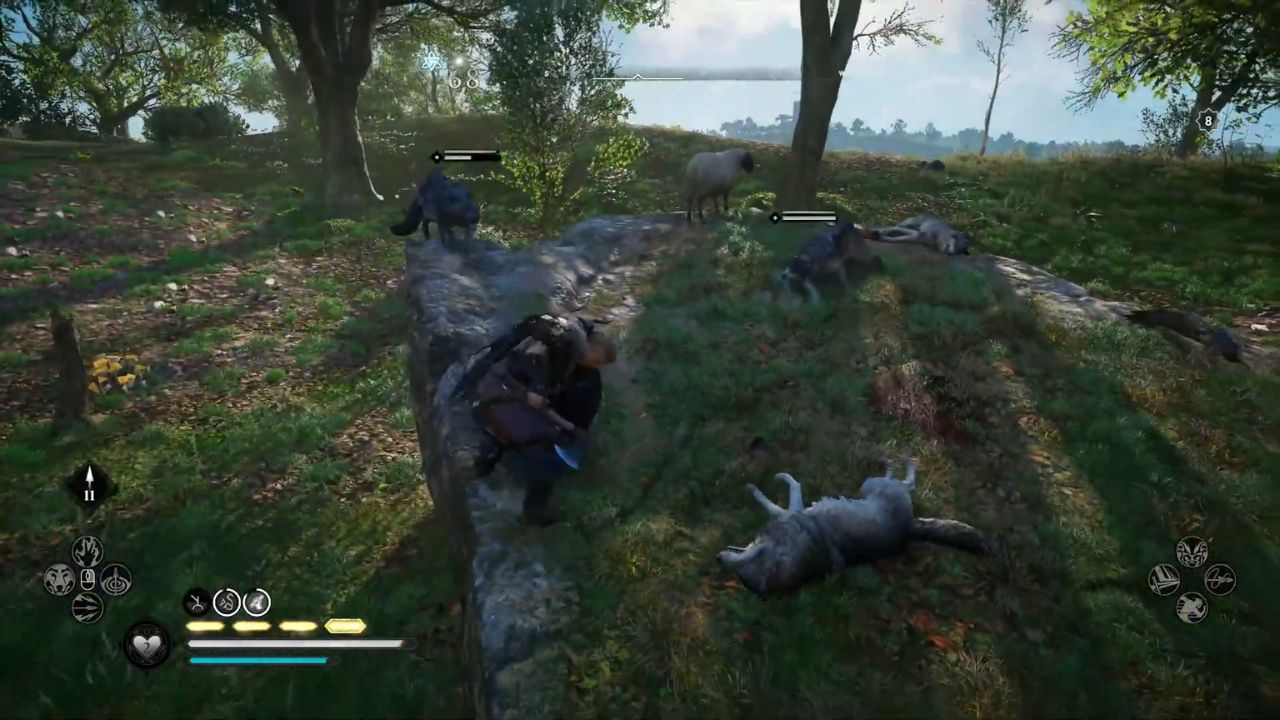Click the mouse-button prompt icon in the ability cluster
This screenshot has height=720, width=1280.
point(87,578)
